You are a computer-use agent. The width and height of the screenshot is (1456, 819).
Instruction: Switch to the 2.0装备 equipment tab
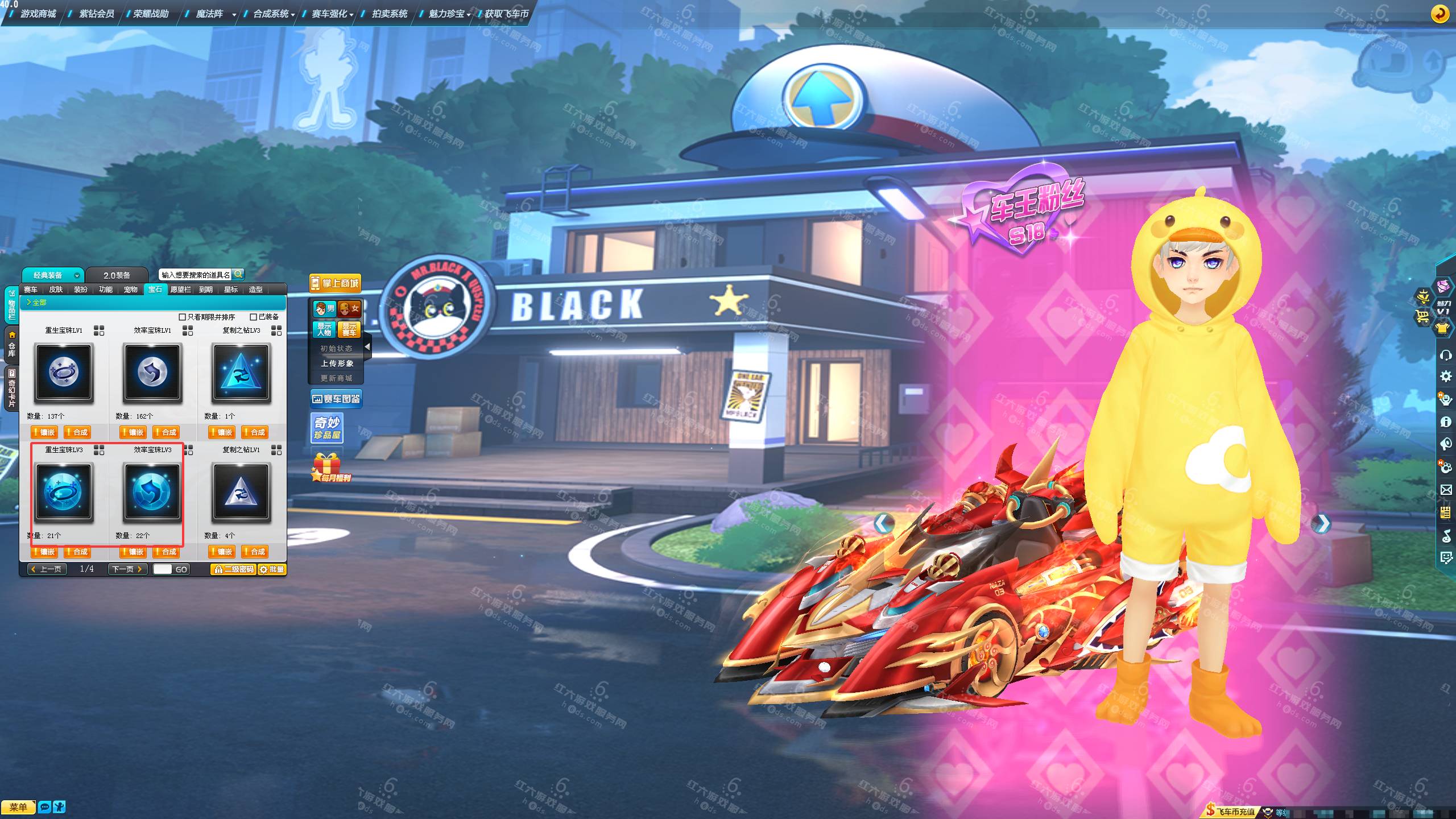tap(117, 275)
